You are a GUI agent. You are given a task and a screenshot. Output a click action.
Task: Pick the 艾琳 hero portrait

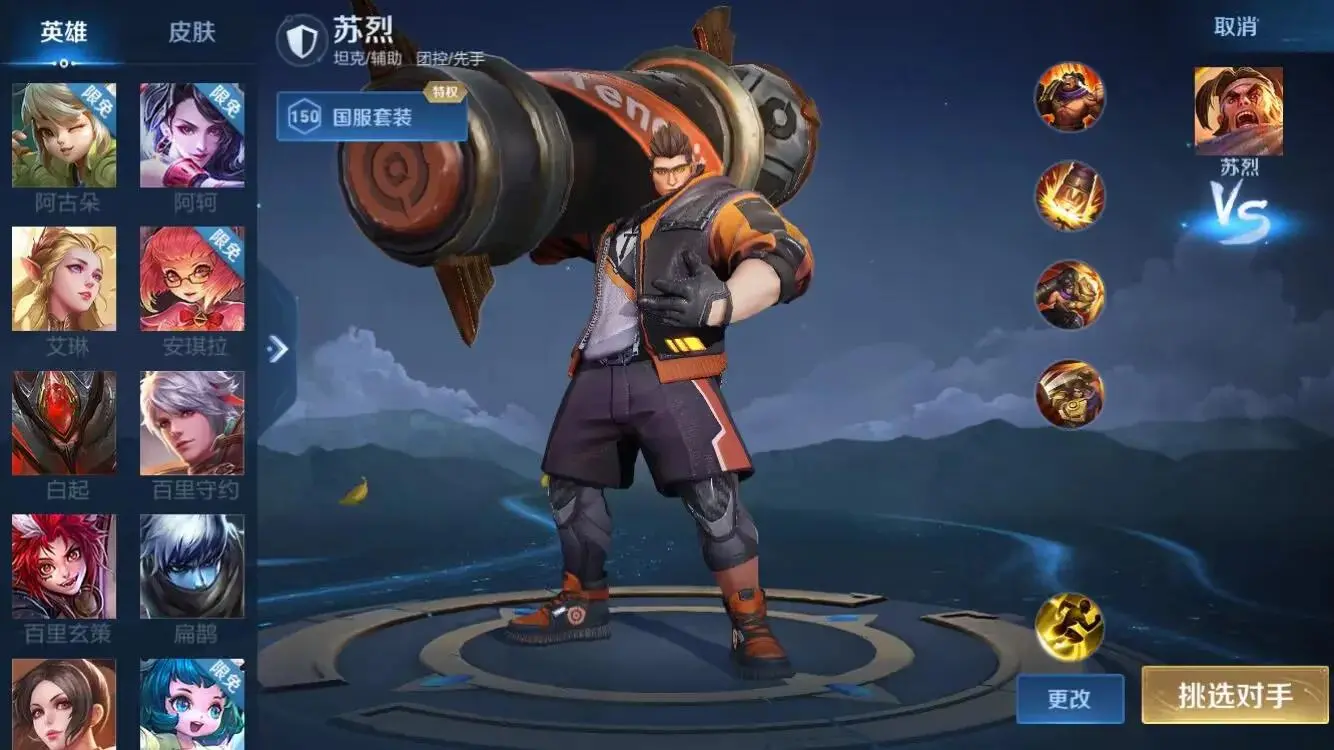(x=64, y=279)
